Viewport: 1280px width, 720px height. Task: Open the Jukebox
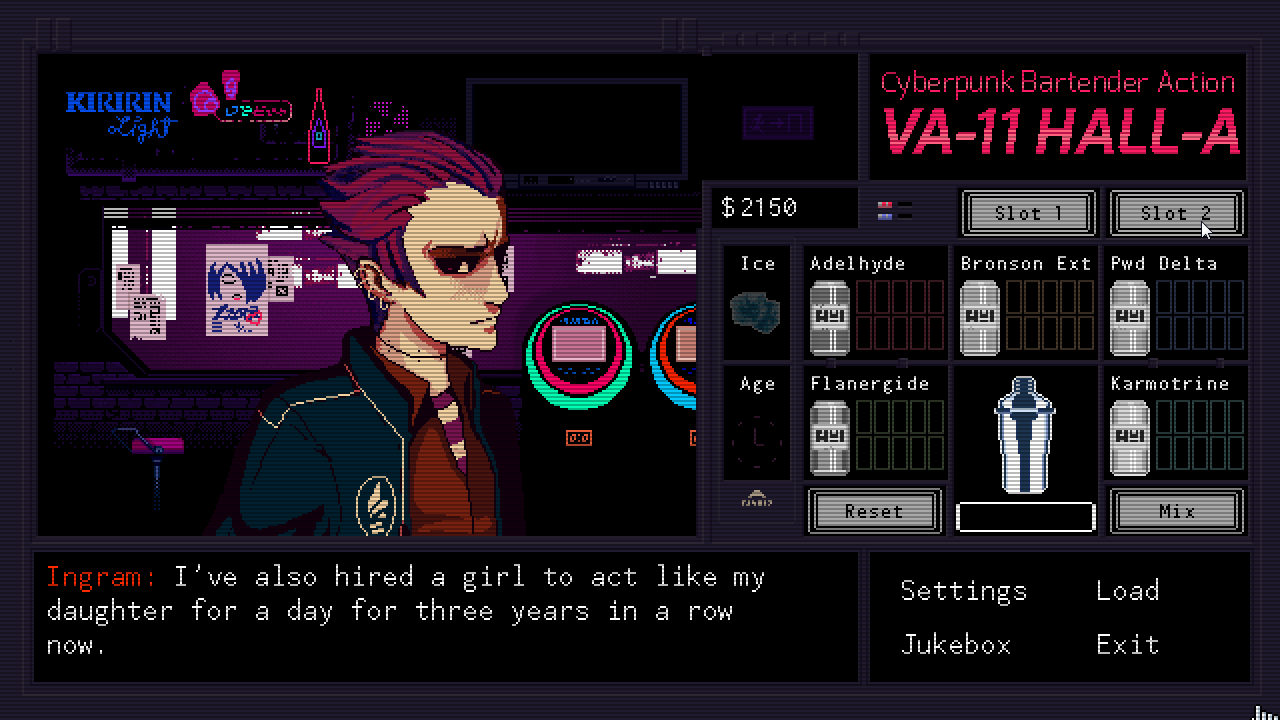[x=955, y=645]
